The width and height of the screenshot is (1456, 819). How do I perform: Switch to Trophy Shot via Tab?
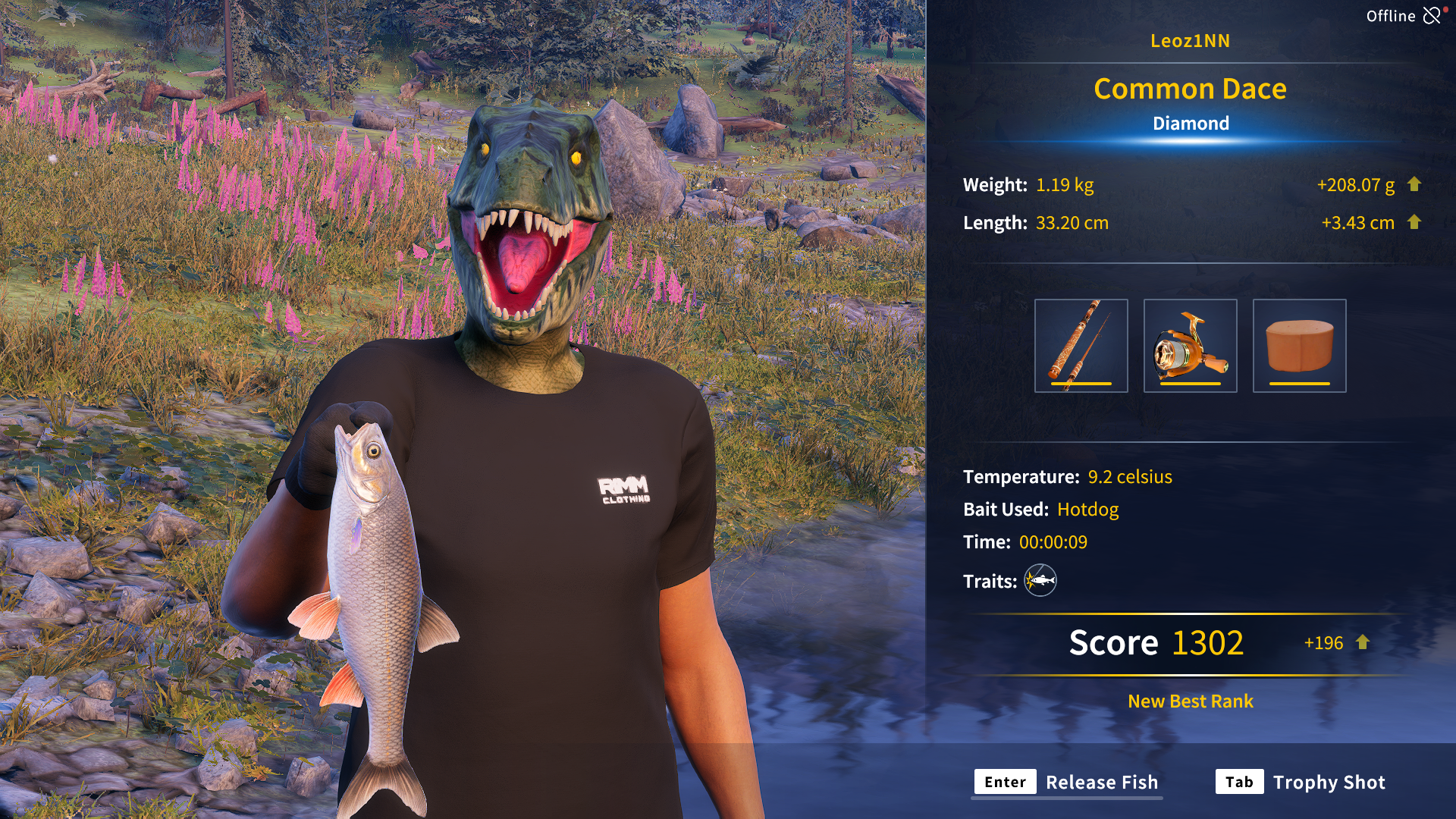1329,782
